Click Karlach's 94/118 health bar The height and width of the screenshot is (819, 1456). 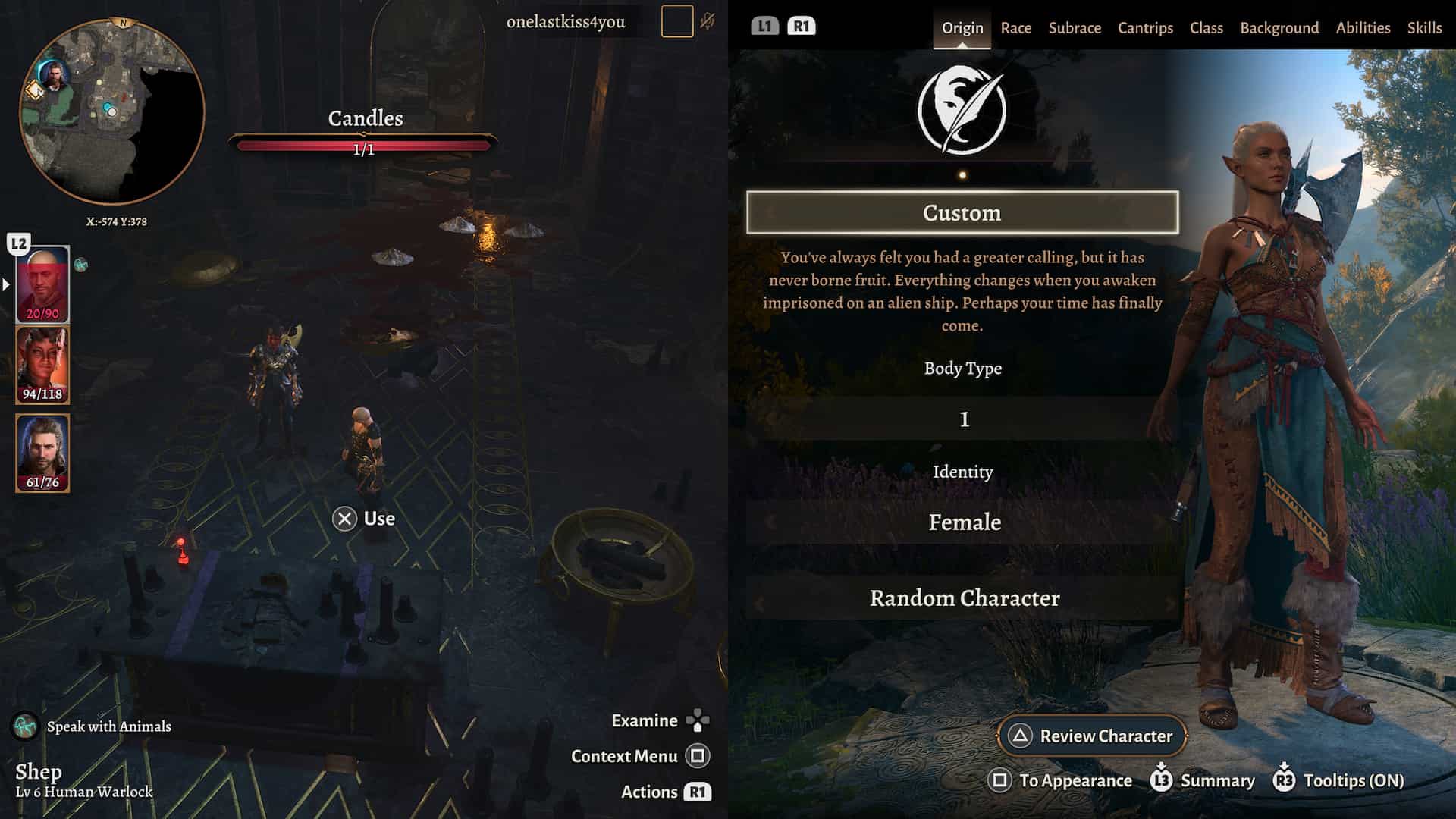43,395
